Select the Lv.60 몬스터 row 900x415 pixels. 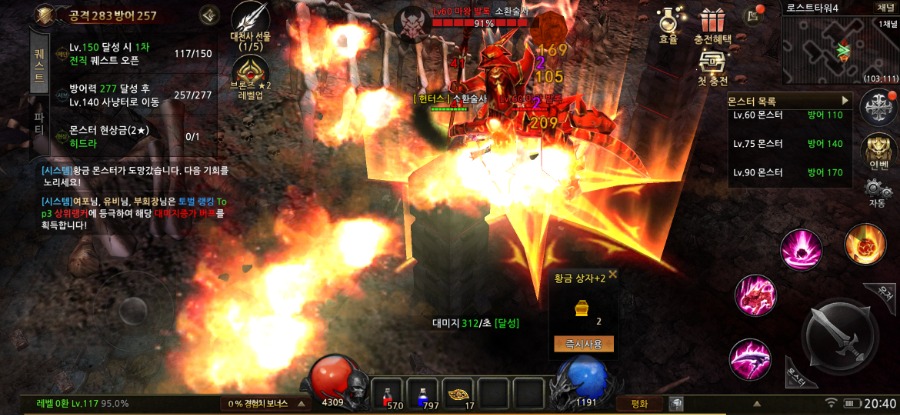tap(790, 116)
